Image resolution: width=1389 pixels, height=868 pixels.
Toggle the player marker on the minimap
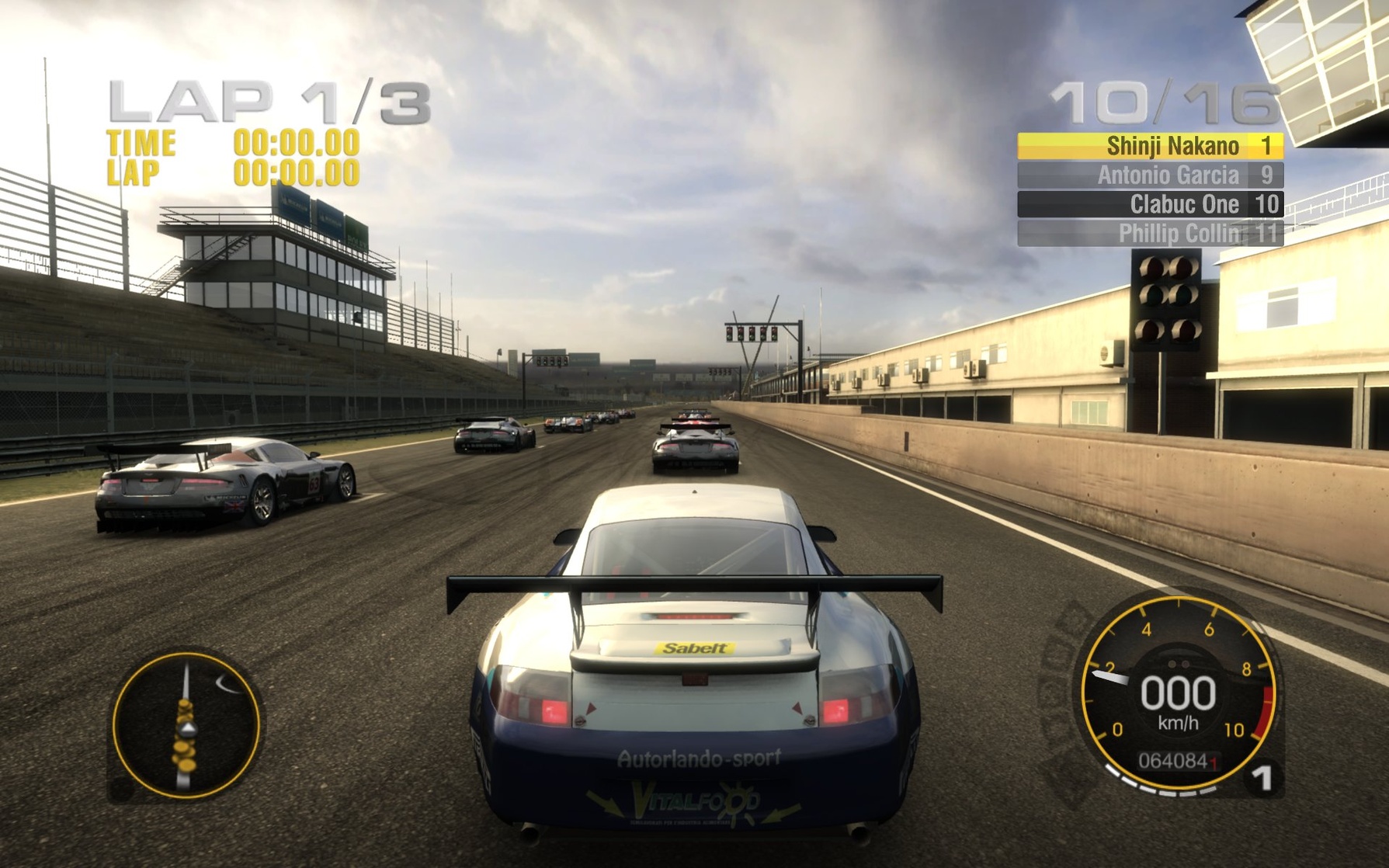click(x=189, y=730)
